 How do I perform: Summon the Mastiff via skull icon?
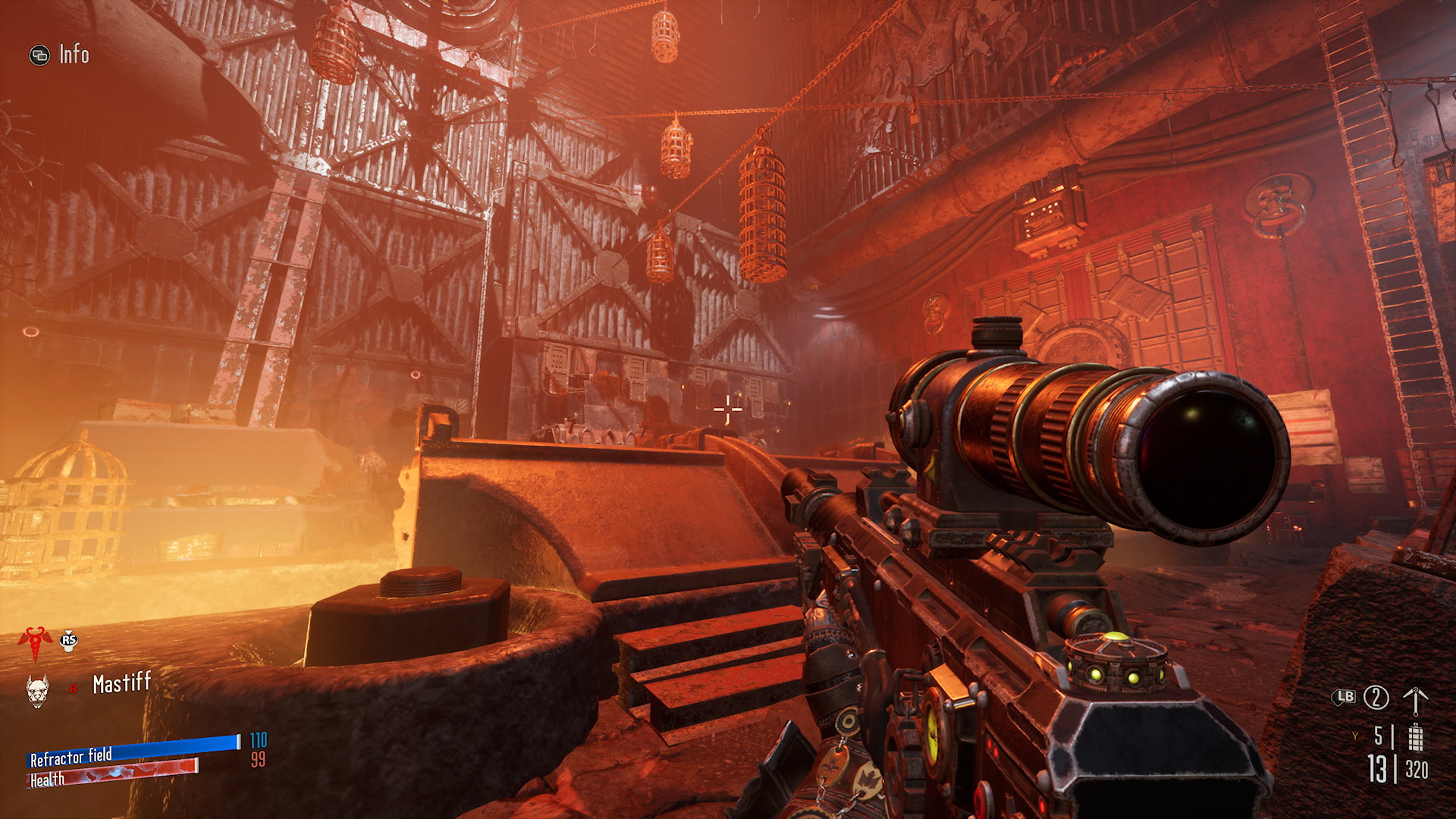(x=37, y=690)
